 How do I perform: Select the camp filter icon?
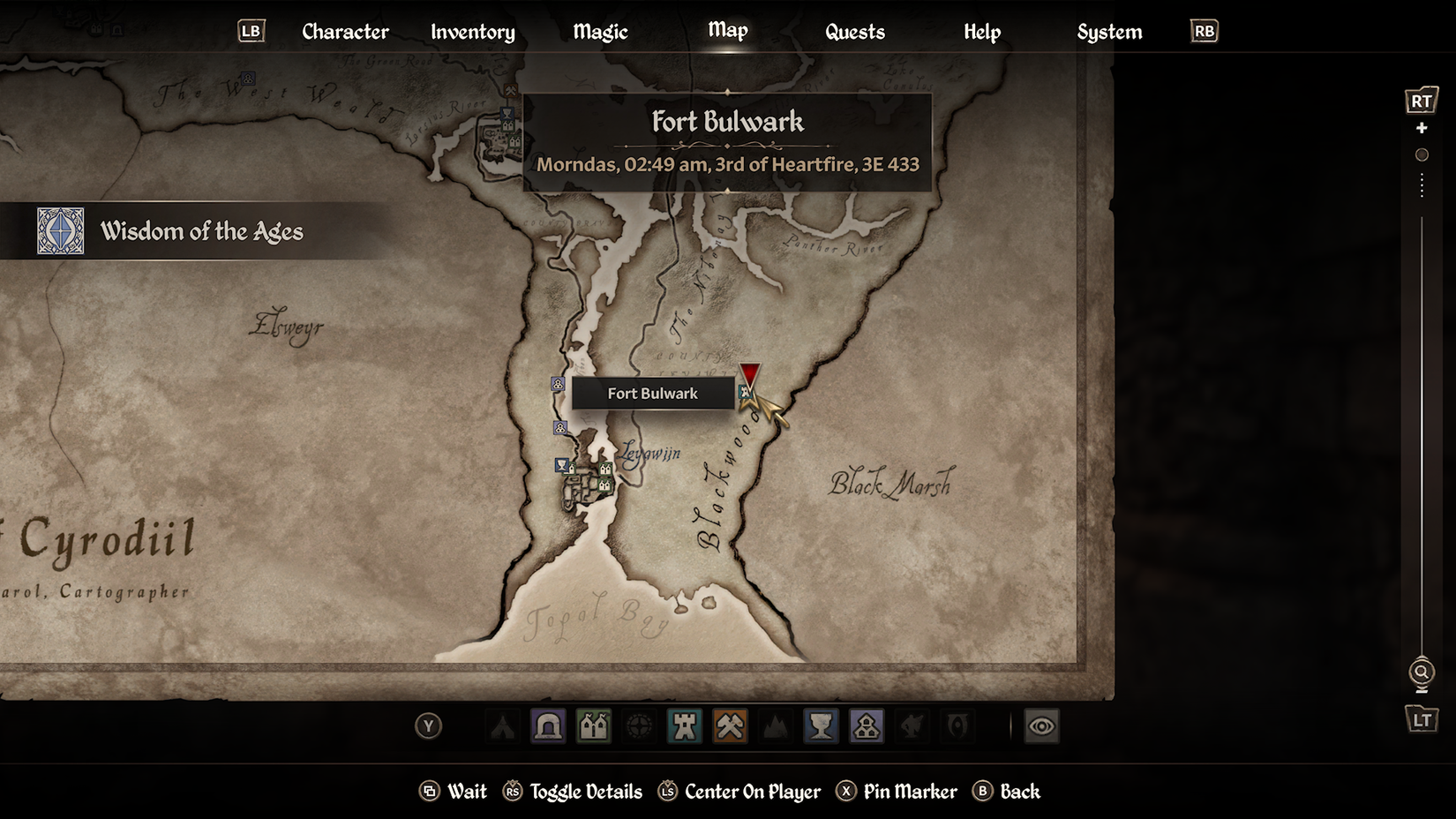pyautogui.click(x=502, y=726)
